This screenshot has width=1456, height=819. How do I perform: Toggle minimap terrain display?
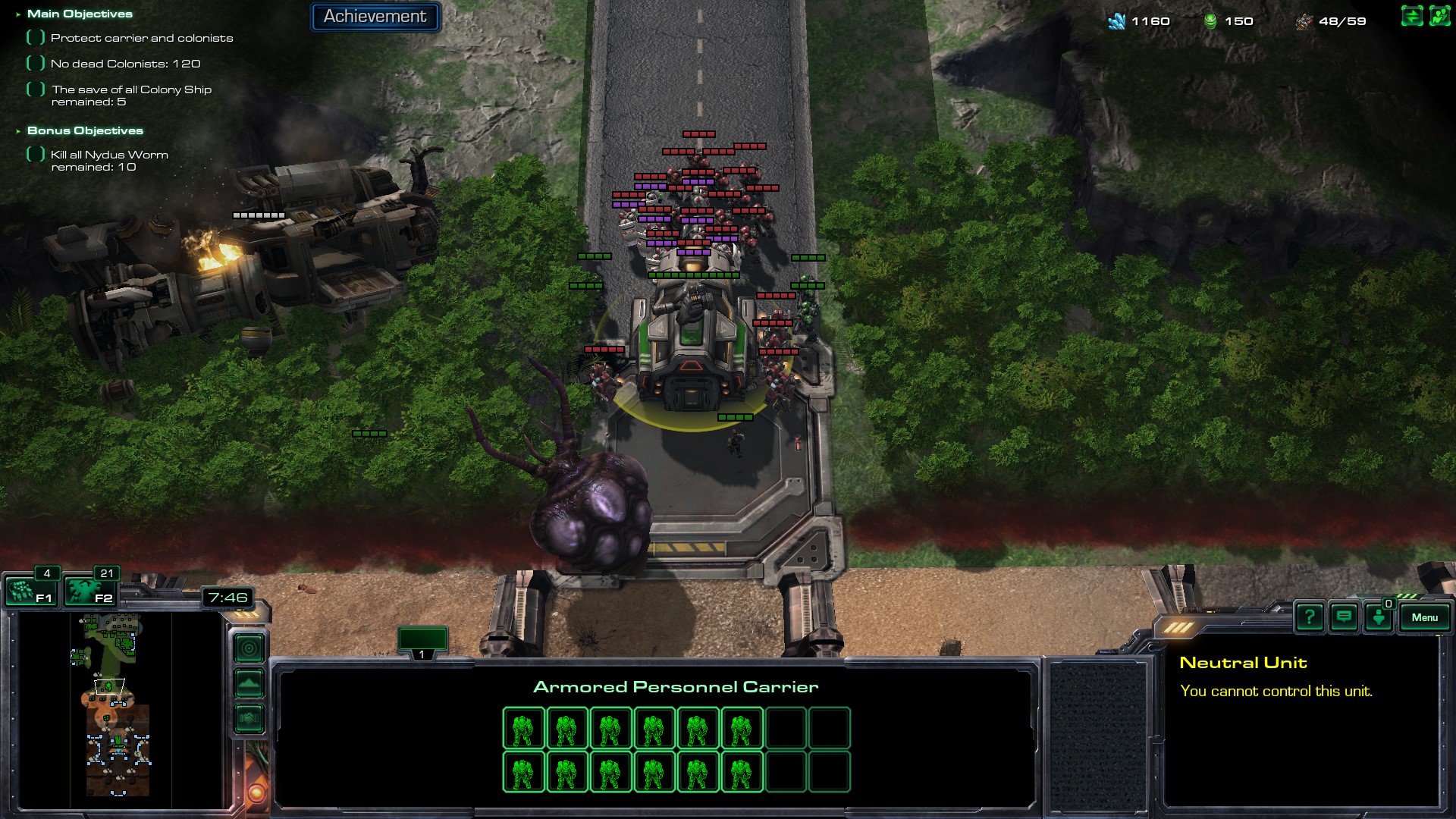249,683
